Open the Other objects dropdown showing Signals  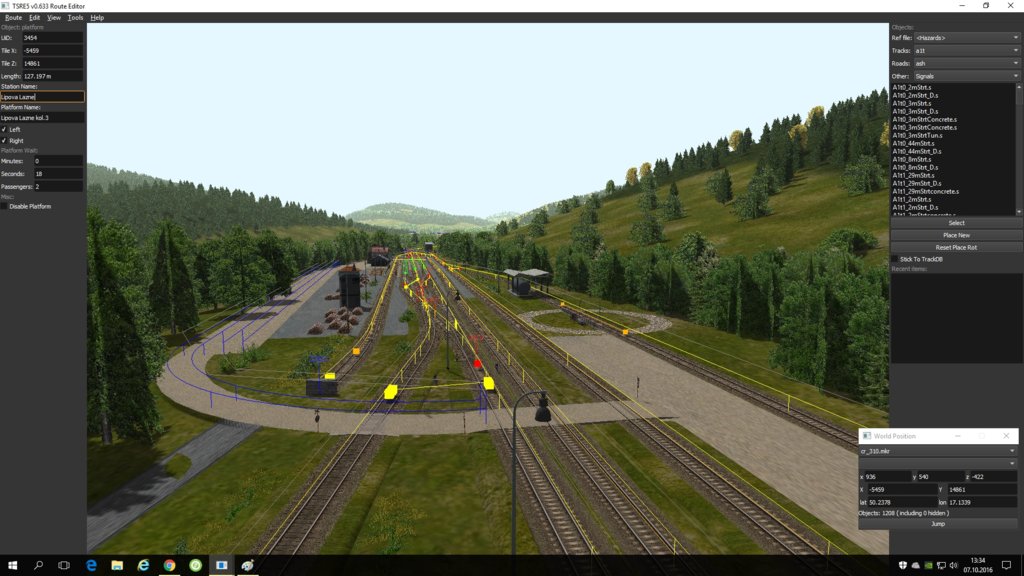point(966,76)
